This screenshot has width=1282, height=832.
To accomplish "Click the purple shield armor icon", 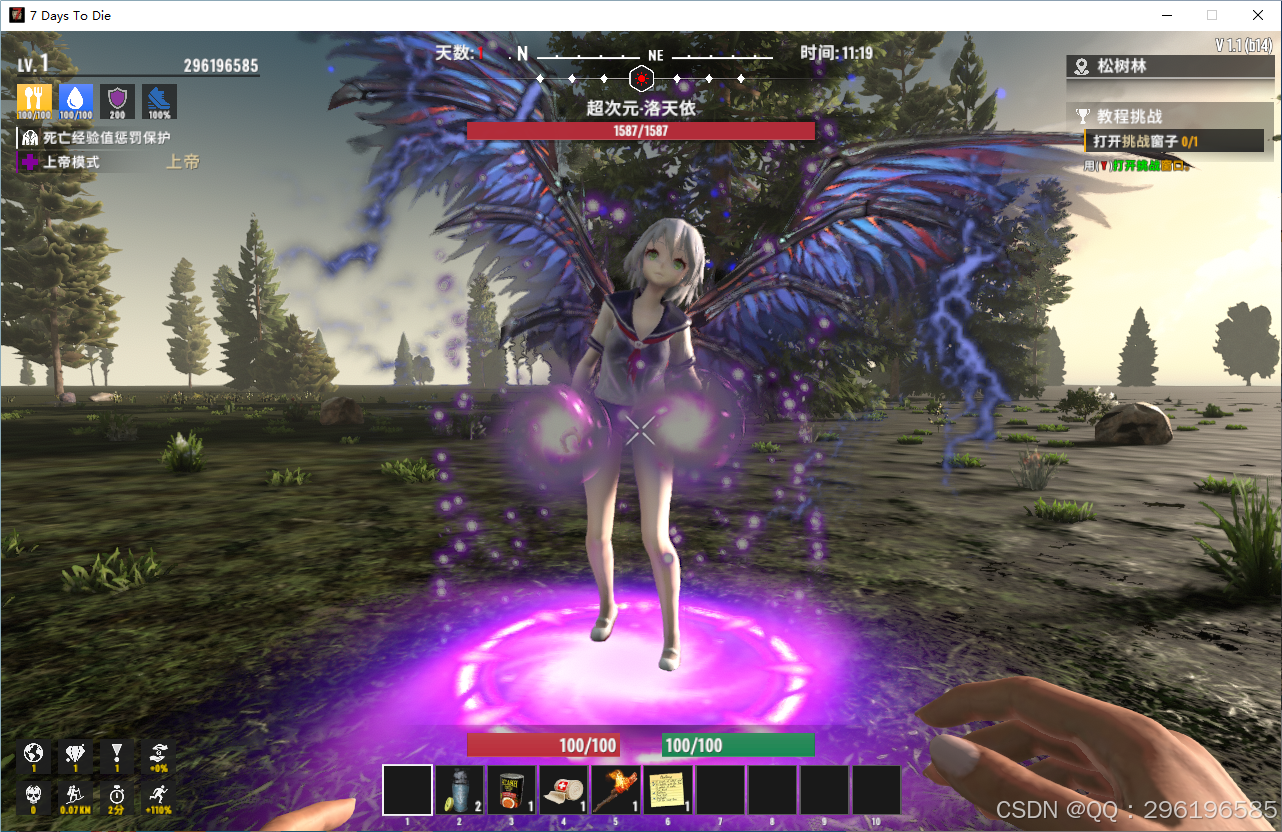I will click(118, 101).
